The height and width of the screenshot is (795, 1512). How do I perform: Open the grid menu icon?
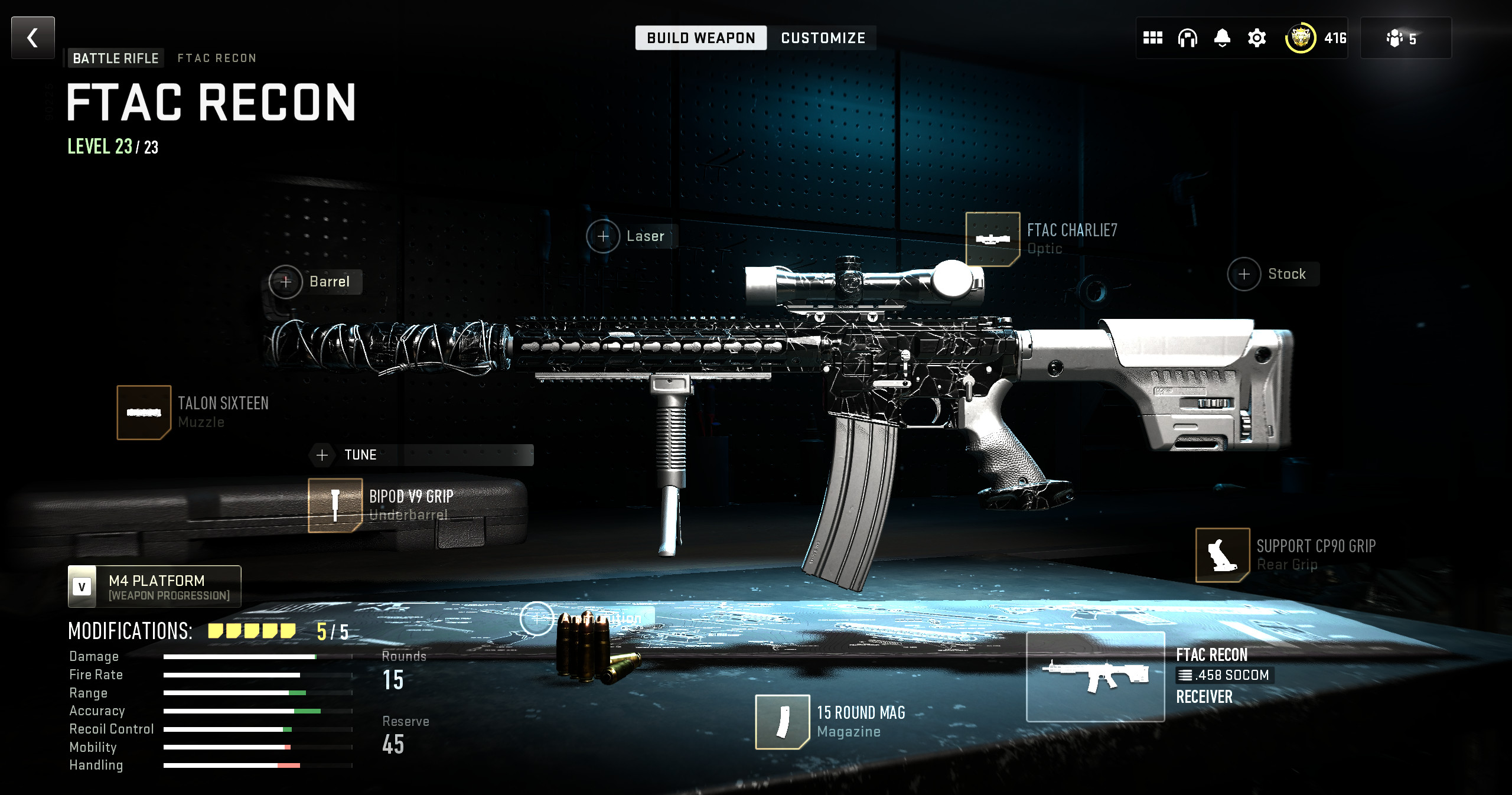tap(1152, 38)
